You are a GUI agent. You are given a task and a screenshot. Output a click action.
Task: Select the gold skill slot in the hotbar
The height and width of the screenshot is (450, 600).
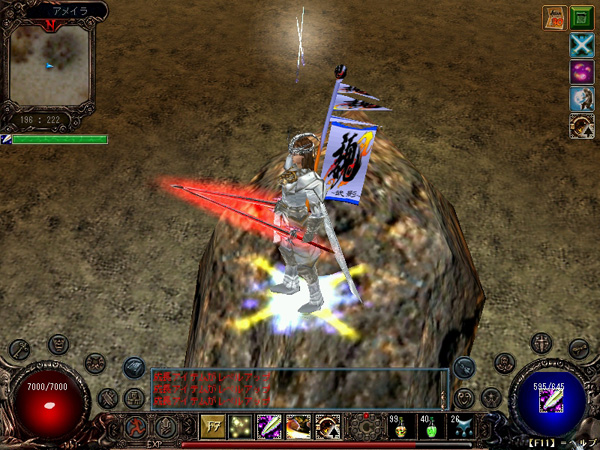pos(213,427)
